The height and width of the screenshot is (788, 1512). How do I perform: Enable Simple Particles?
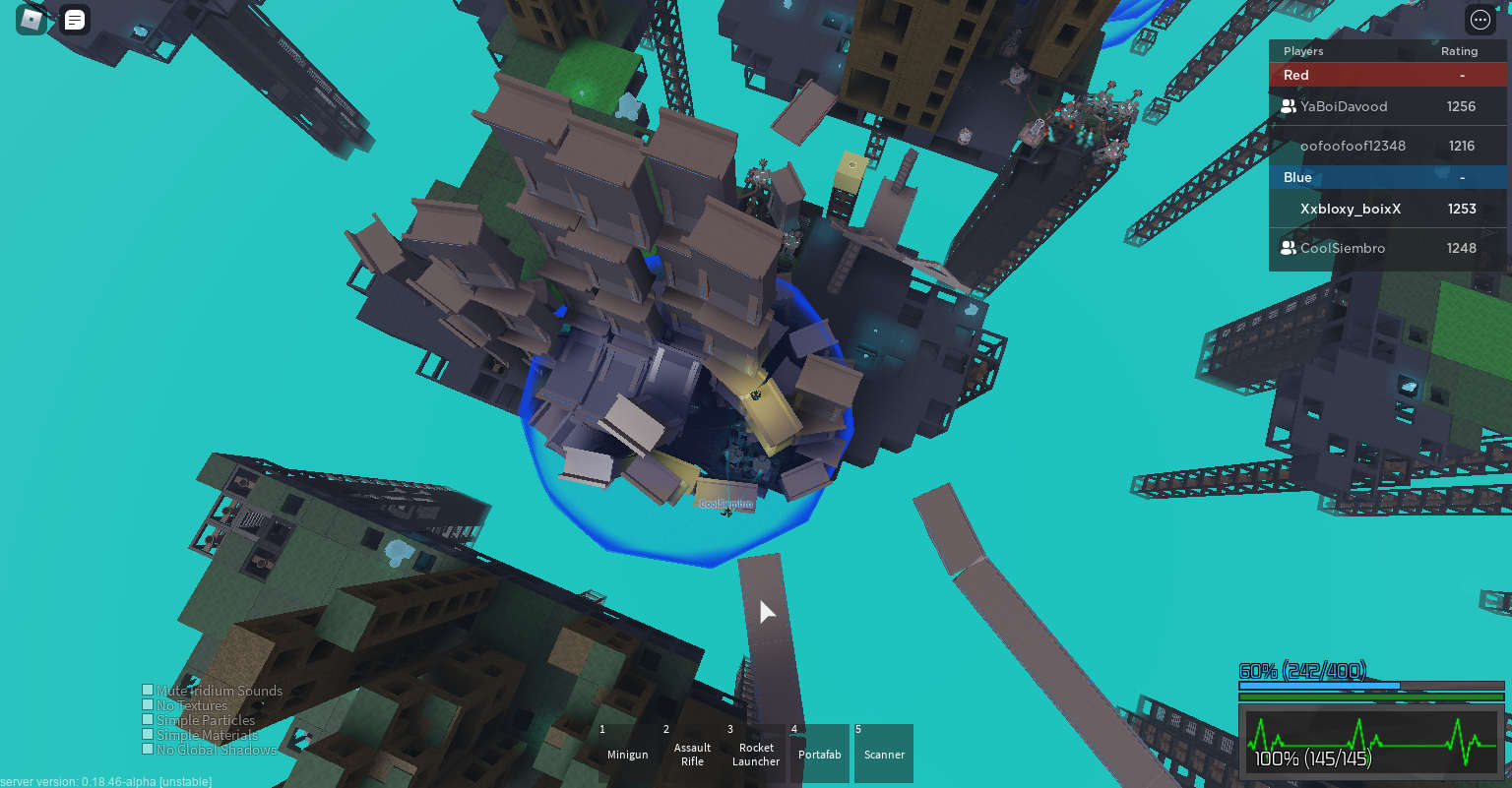(147, 719)
